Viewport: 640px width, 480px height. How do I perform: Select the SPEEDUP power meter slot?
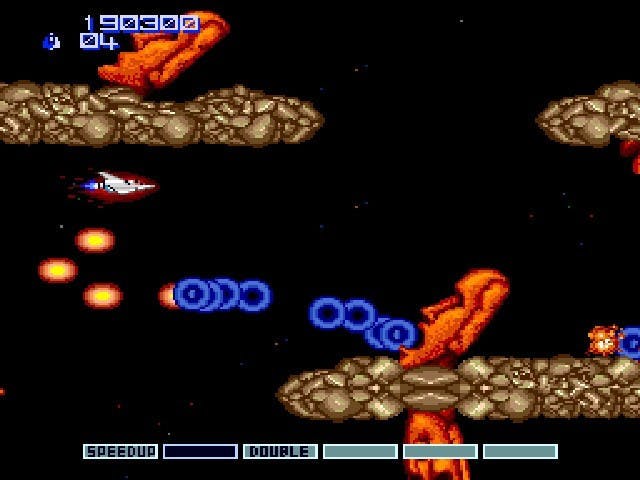click(120, 452)
